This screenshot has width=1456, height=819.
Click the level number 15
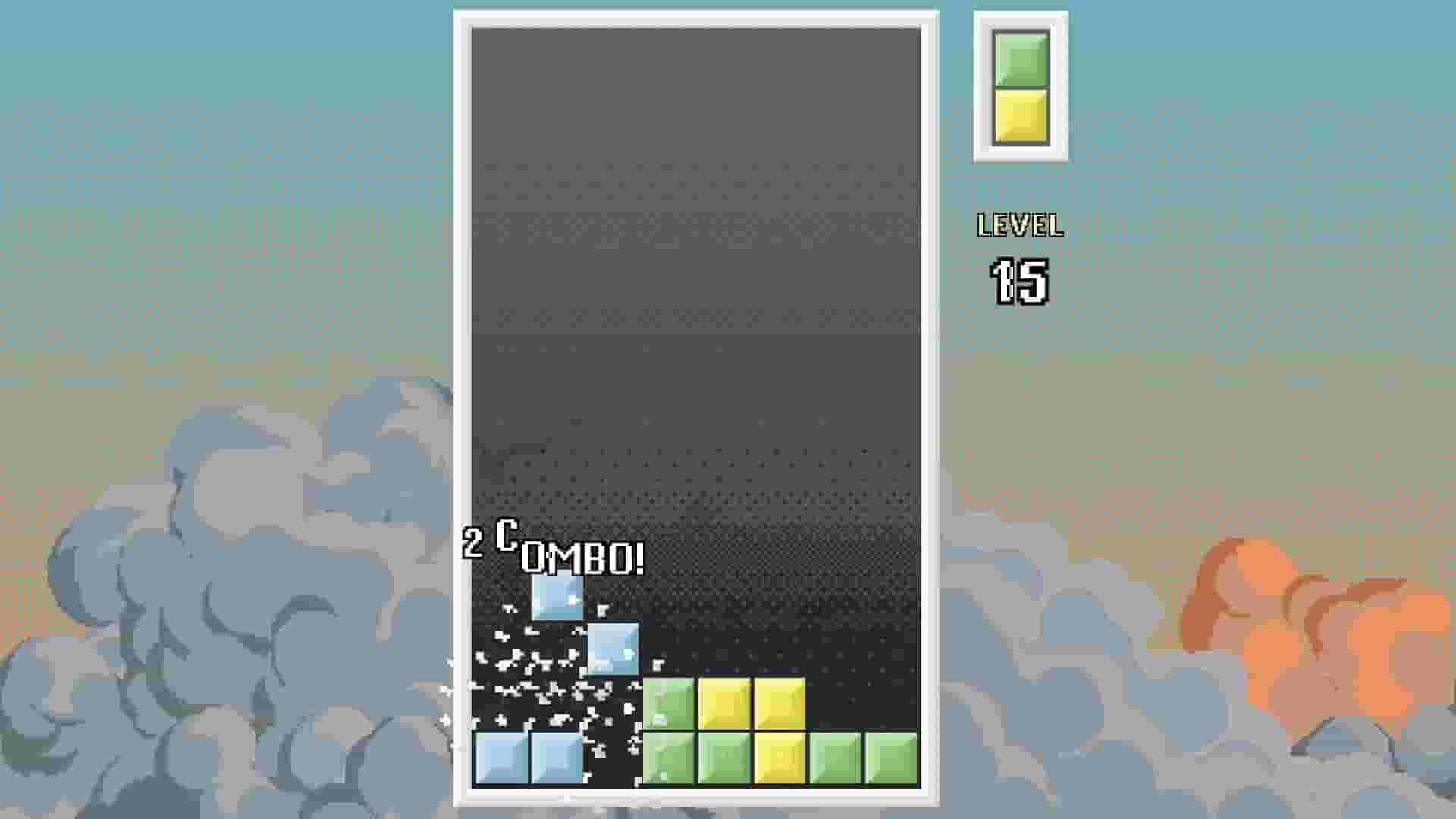(x=1020, y=283)
